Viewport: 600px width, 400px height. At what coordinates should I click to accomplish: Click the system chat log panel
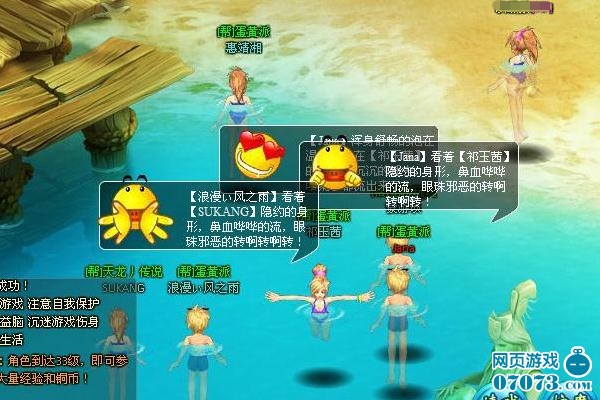(55, 335)
